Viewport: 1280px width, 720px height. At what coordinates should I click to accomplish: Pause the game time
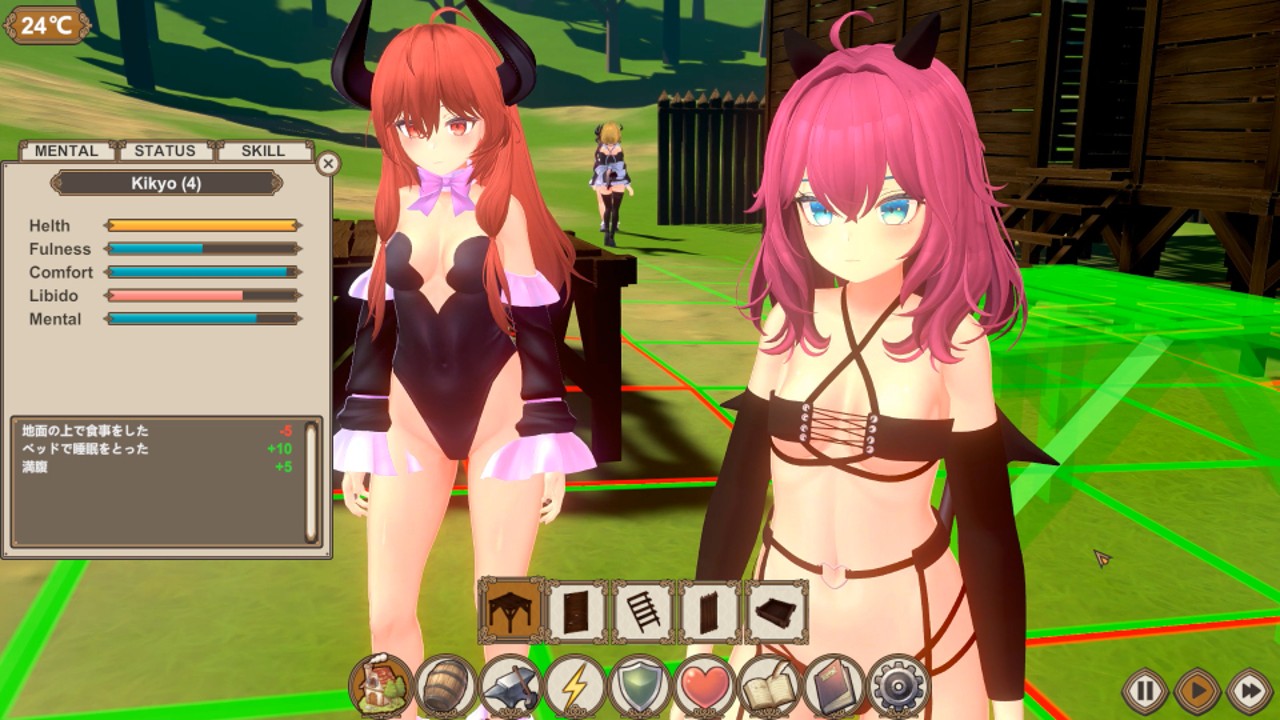click(x=1145, y=690)
